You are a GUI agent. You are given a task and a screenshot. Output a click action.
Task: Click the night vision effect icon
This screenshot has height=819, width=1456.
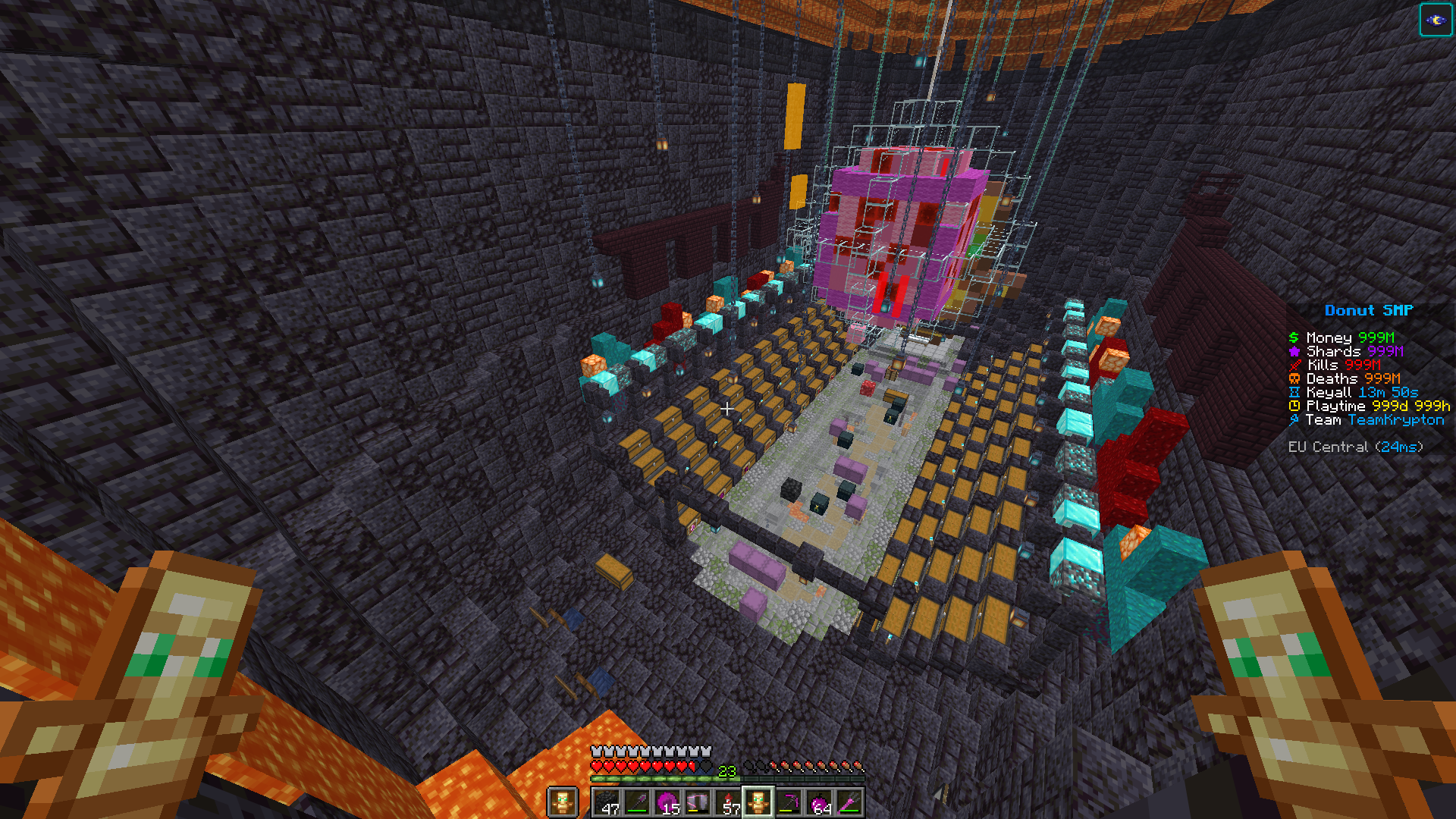pos(1435,20)
